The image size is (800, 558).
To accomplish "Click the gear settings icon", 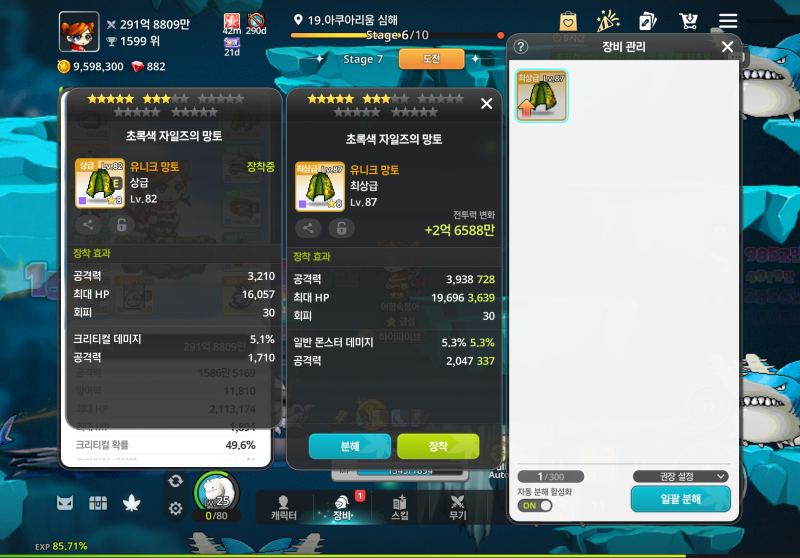I will click(x=176, y=508).
